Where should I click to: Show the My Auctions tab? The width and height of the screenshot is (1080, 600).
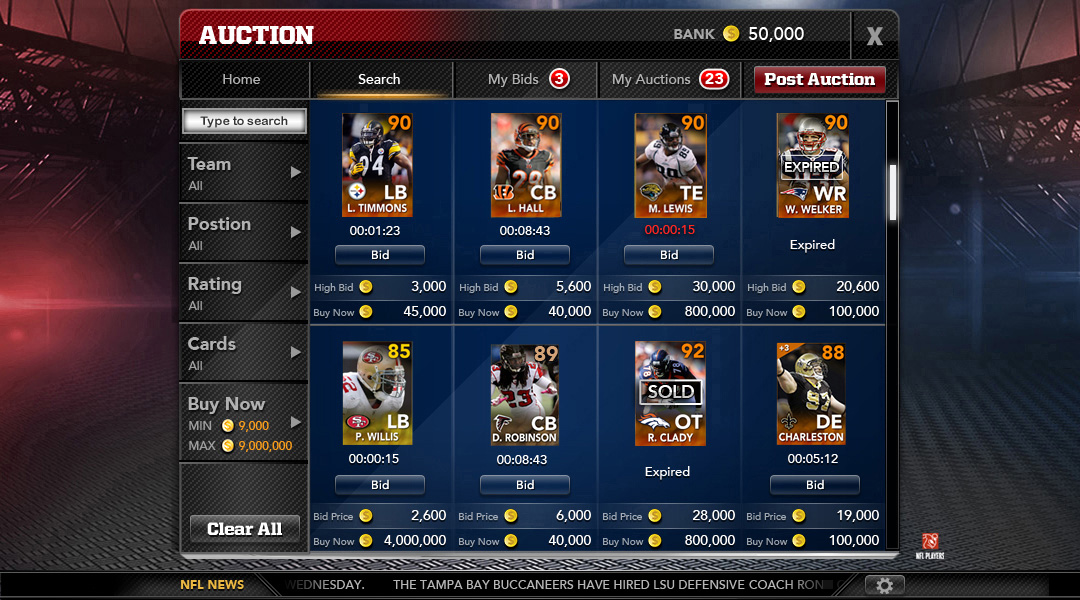[668, 79]
